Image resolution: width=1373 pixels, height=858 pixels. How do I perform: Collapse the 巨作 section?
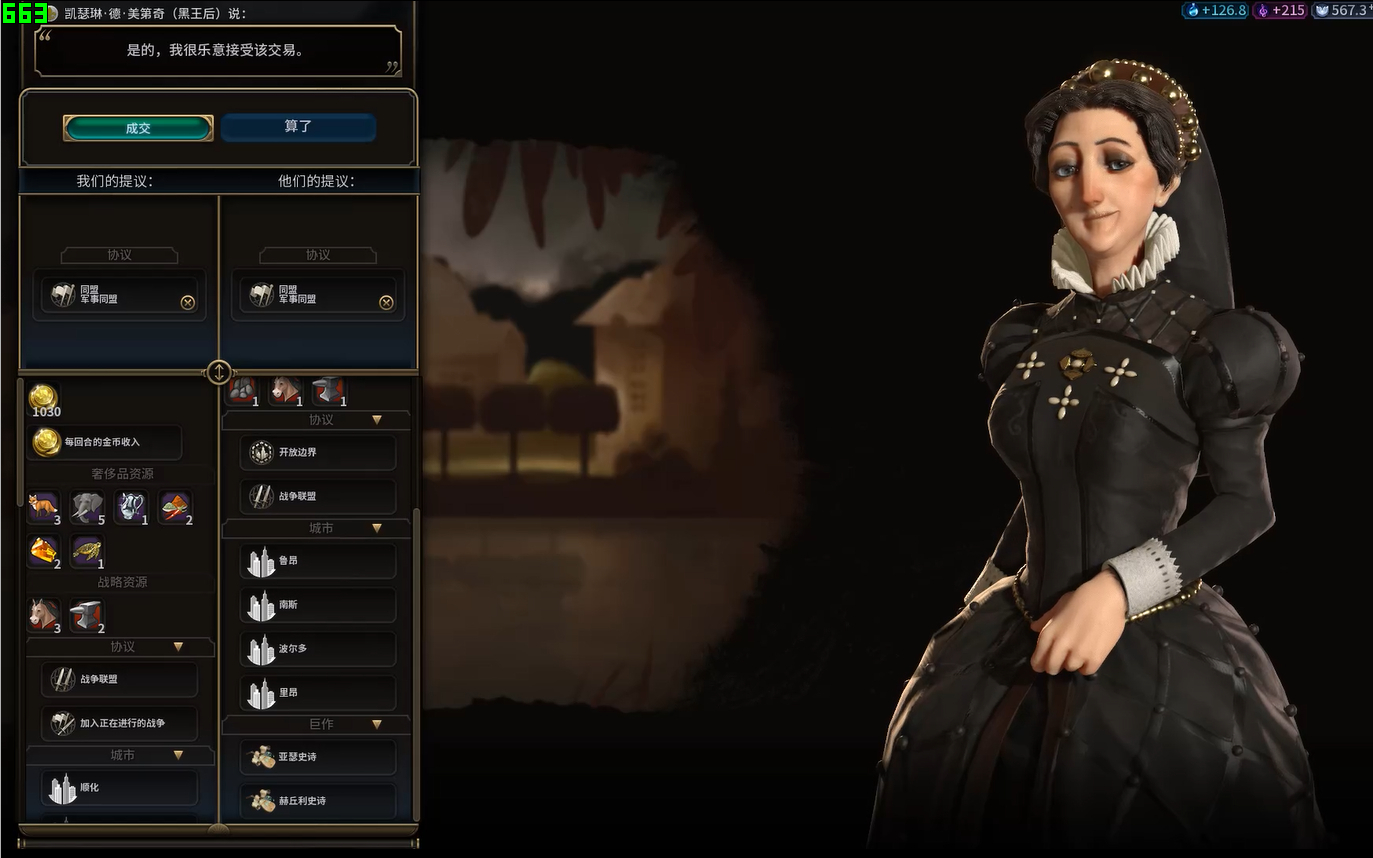[377, 724]
